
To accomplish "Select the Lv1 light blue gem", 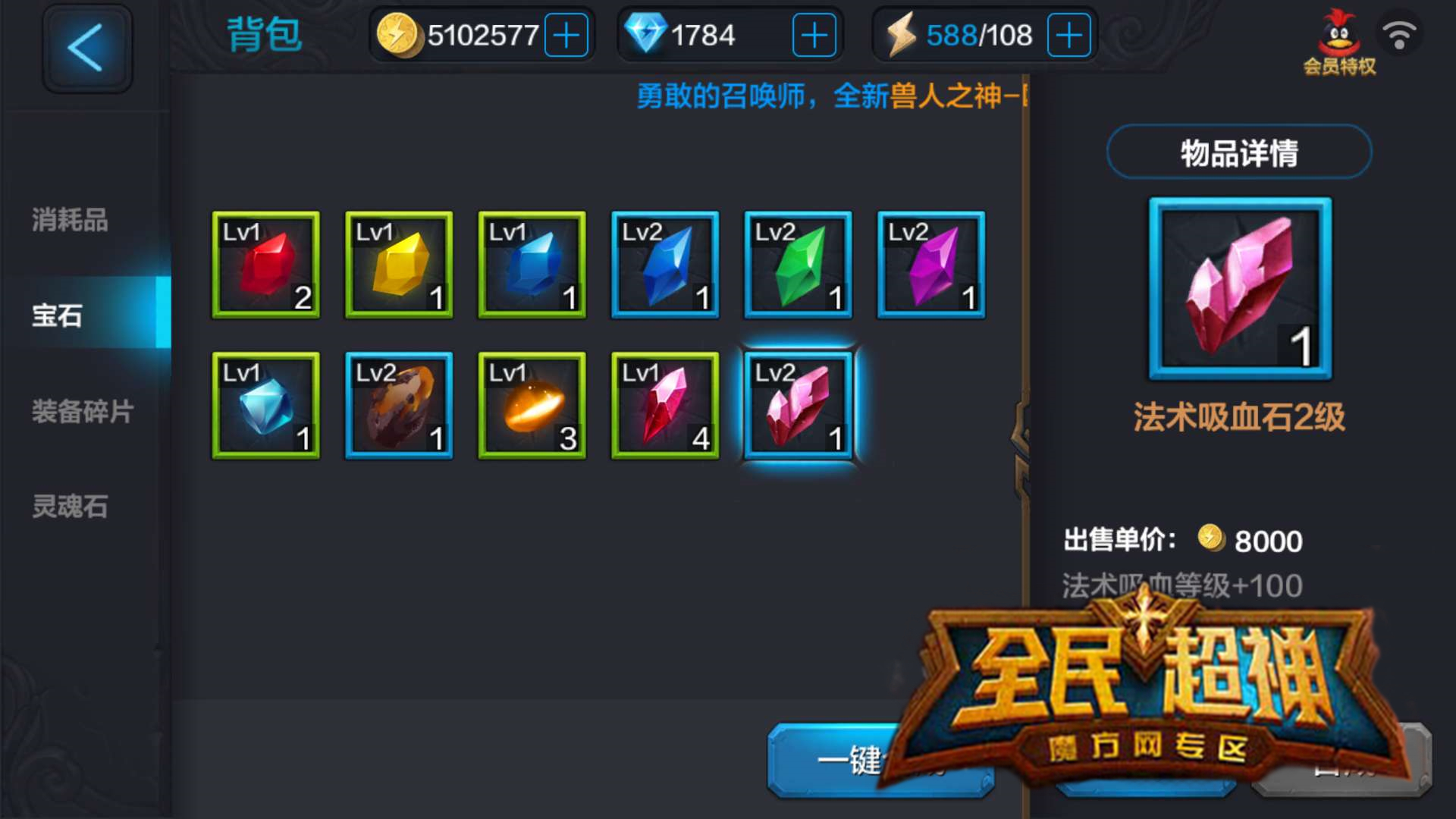I will (265, 405).
